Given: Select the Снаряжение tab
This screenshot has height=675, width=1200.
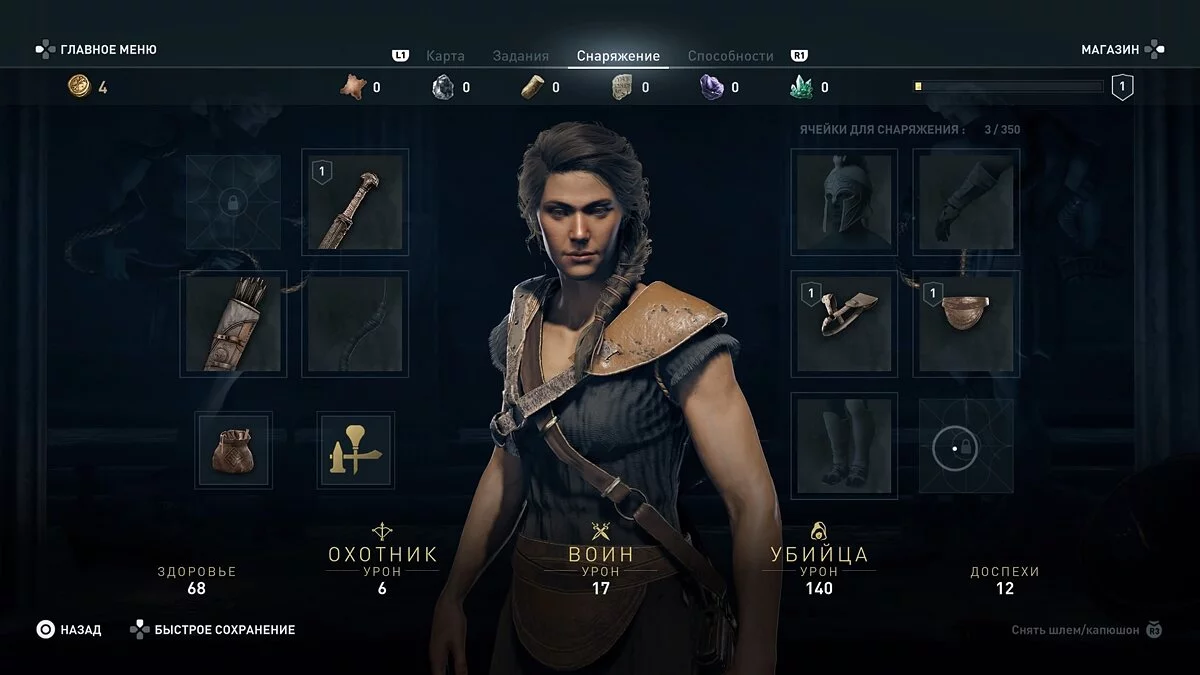Looking at the screenshot, I should click(618, 56).
